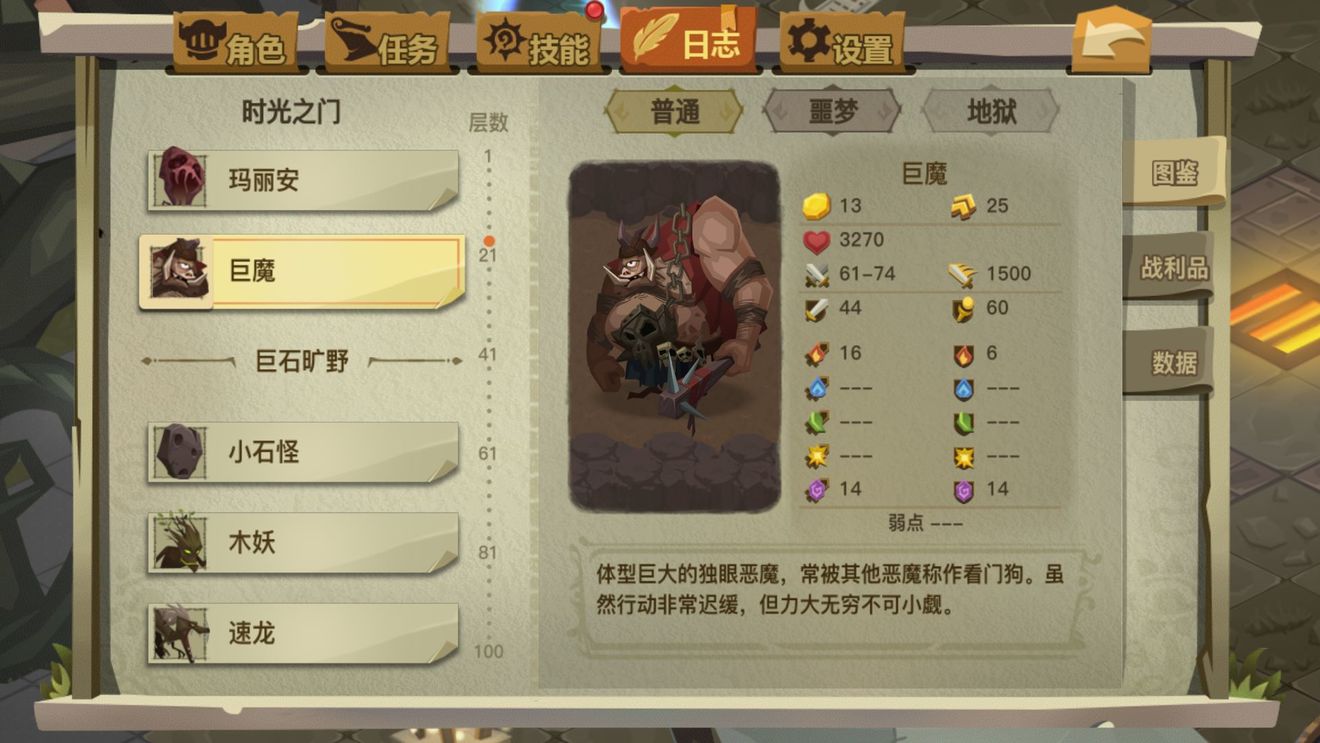Open the 速龙 monster entry
The image size is (1320, 743).
tap(300, 632)
